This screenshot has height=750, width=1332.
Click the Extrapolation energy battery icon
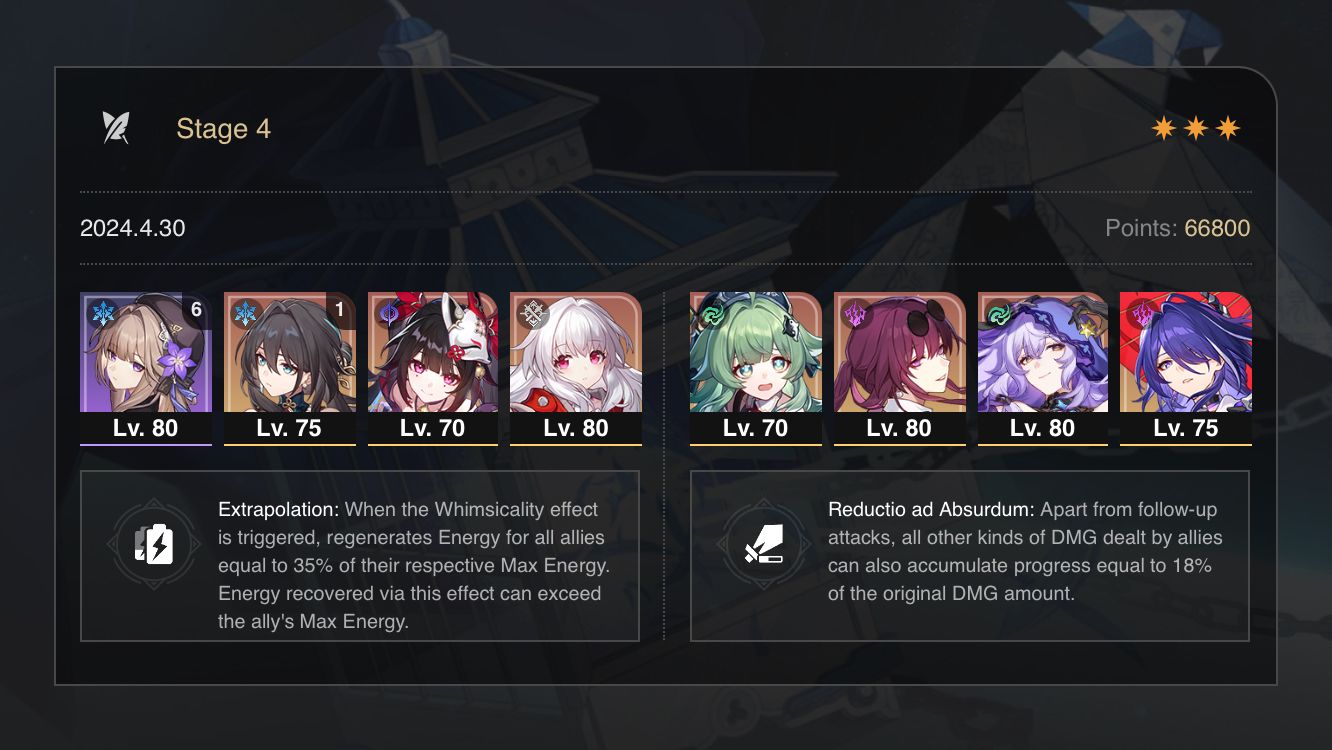[153, 545]
